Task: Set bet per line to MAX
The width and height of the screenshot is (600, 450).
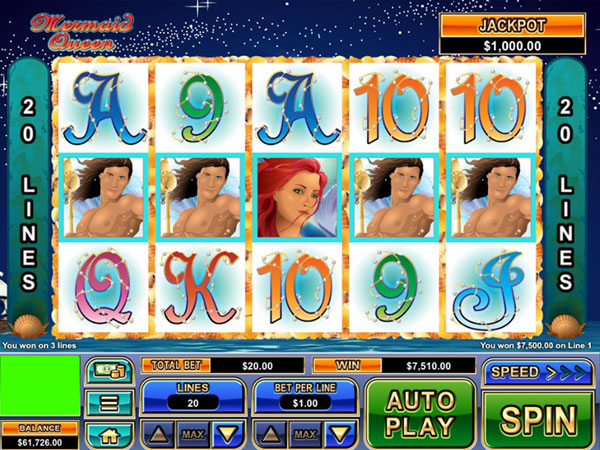Action: [x=306, y=434]
